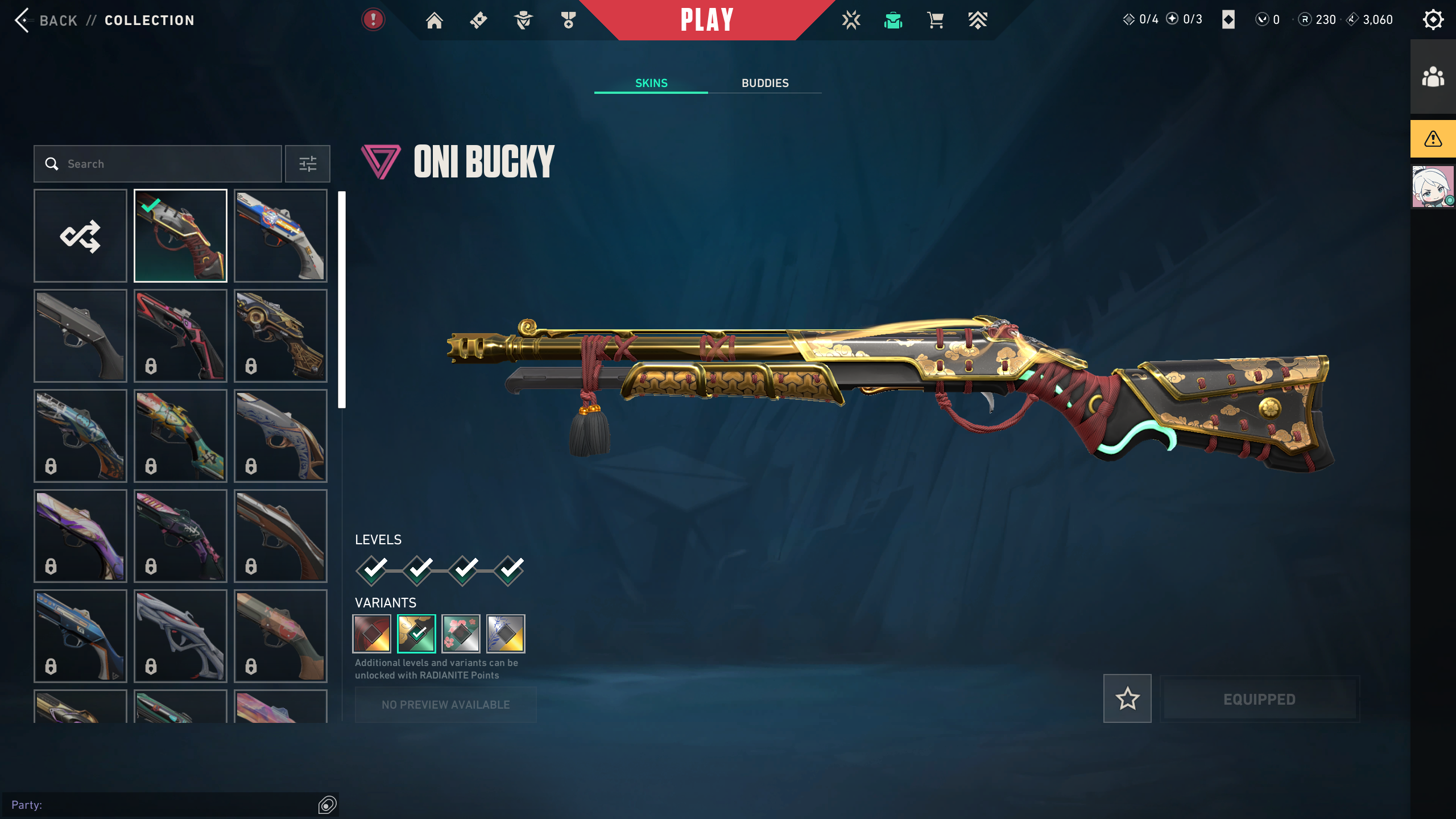The height and width of the screenshot is (819, 1456).
Task: Favorite this skin with the star button
Action: 1127,698
